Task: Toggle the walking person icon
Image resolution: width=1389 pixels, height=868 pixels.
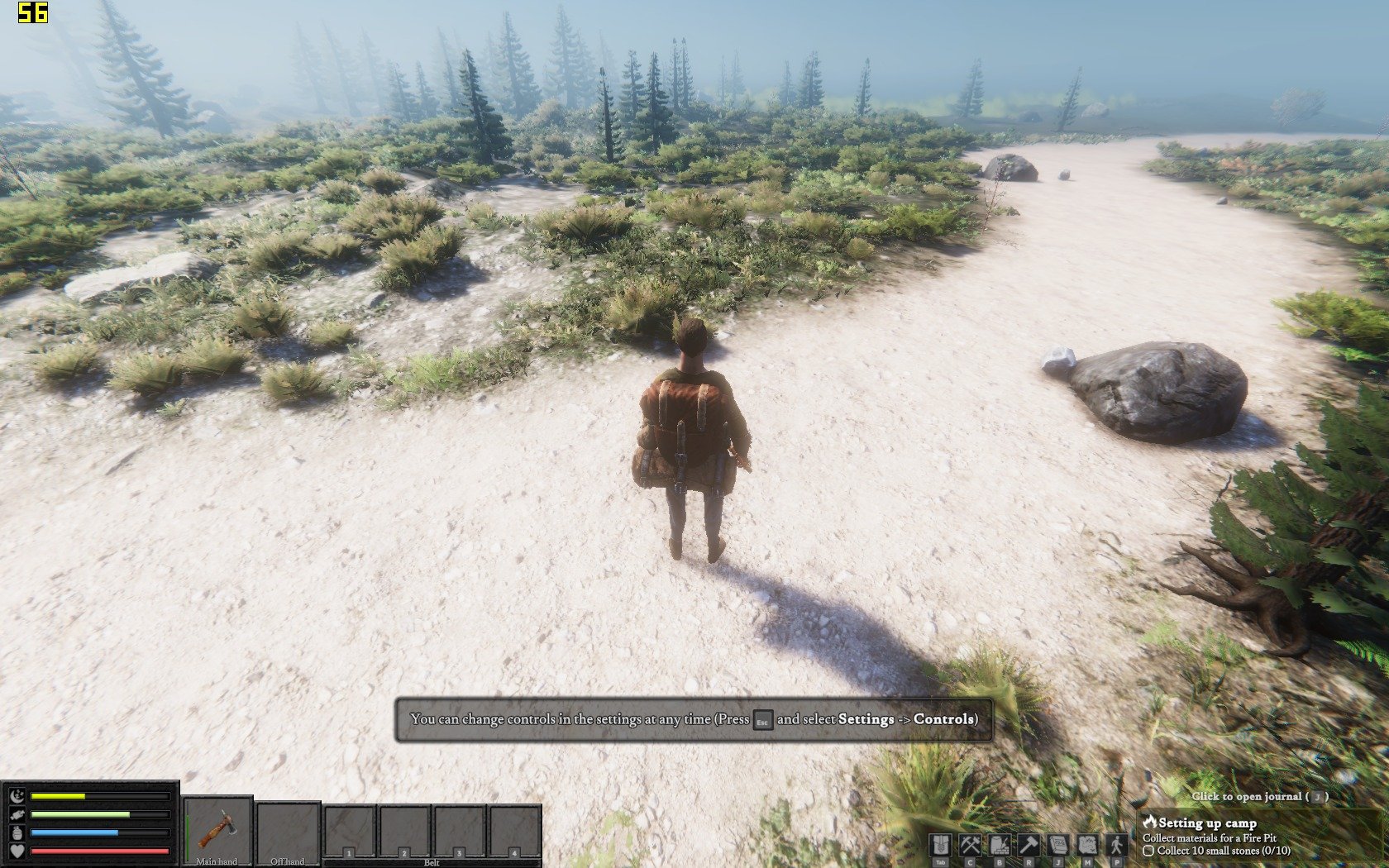Action: (x=1117, y=845)
